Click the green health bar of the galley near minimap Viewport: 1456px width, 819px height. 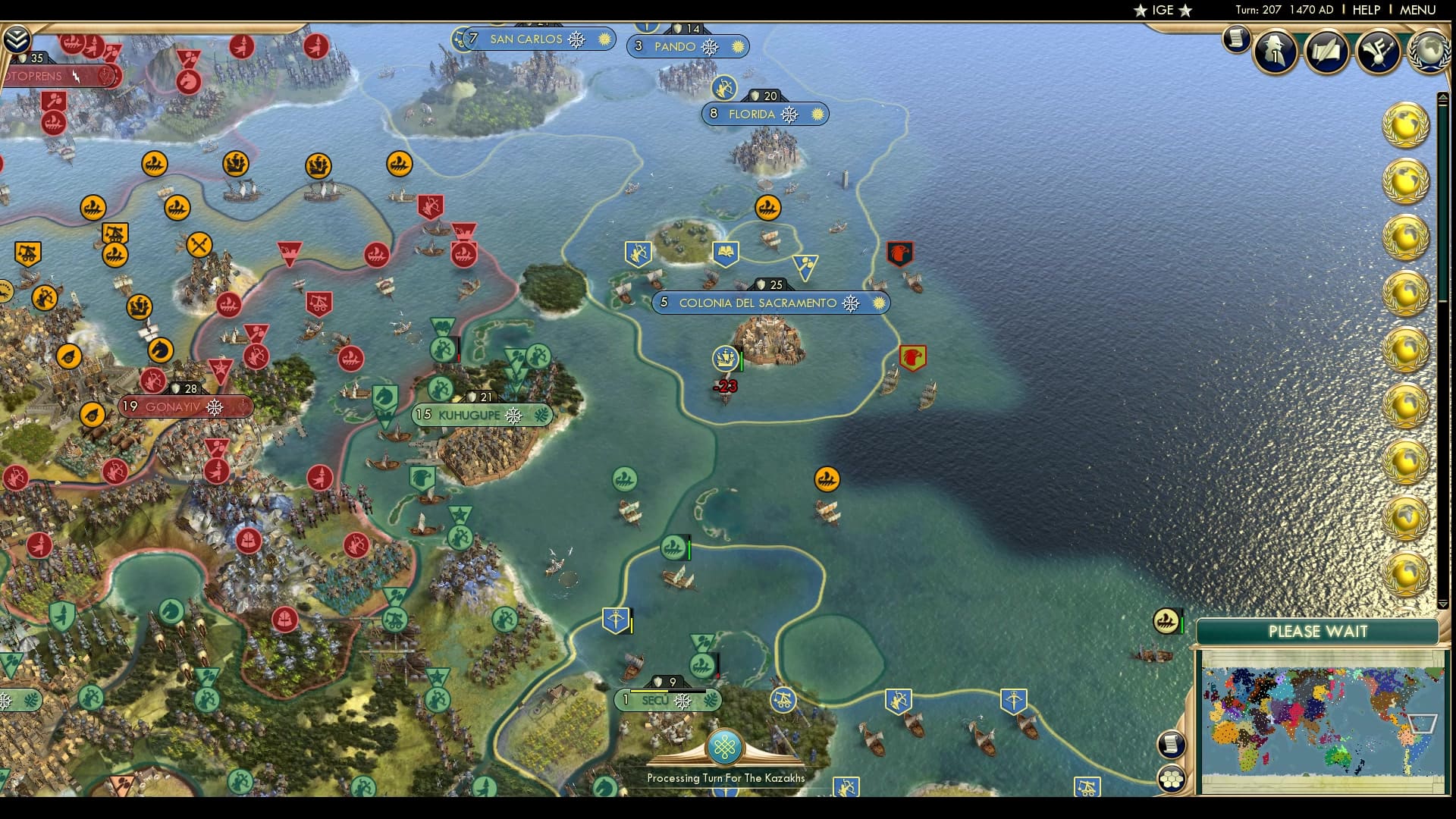(1182, 622)
